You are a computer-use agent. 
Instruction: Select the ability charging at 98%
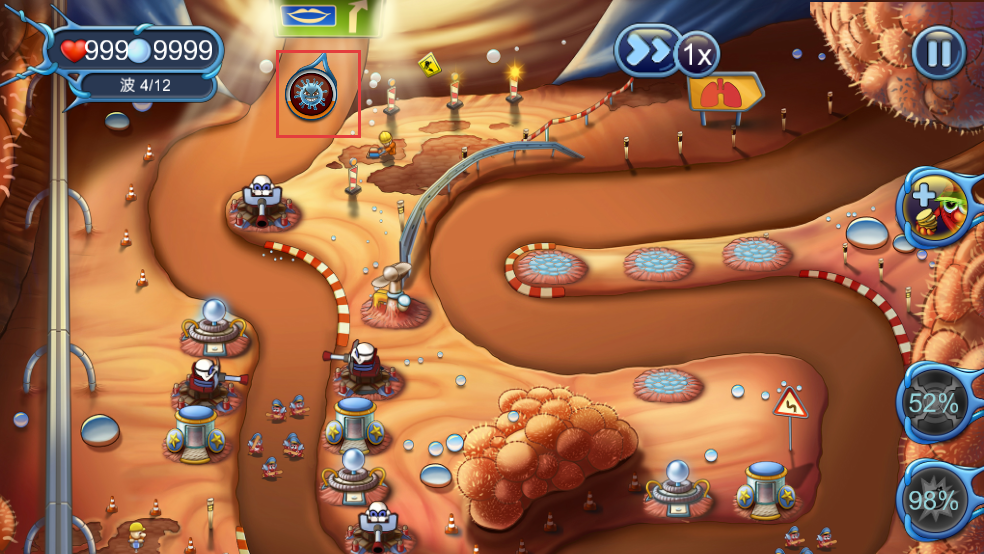click(933, 500)
